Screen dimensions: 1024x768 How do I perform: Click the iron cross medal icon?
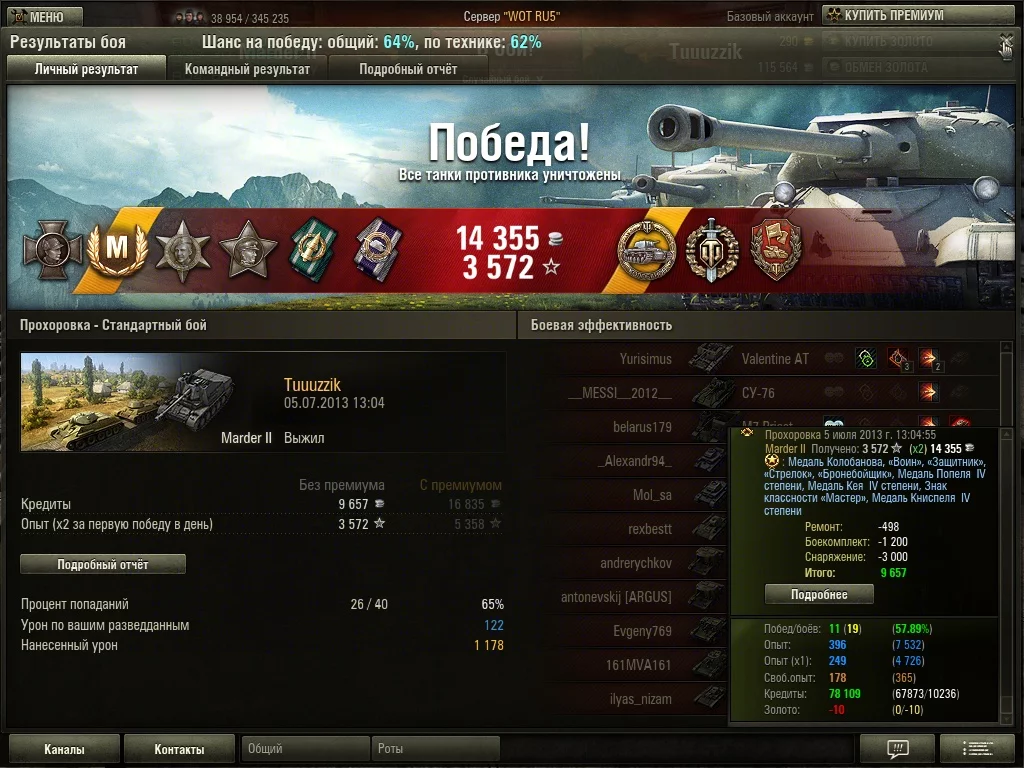point(52,250)
